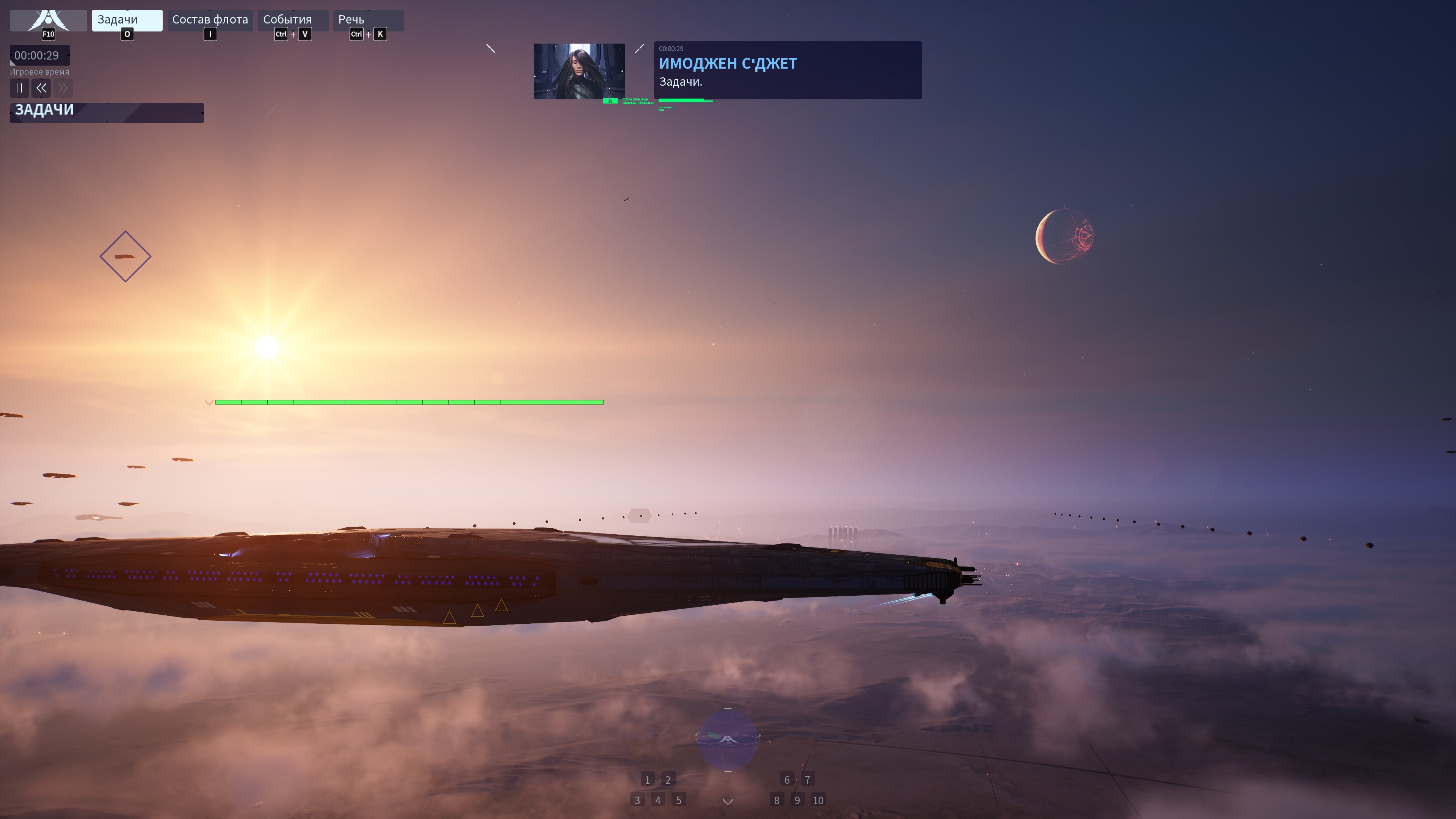Open the main menu via faction logo

pyautogui.click(x=48, y=20)
